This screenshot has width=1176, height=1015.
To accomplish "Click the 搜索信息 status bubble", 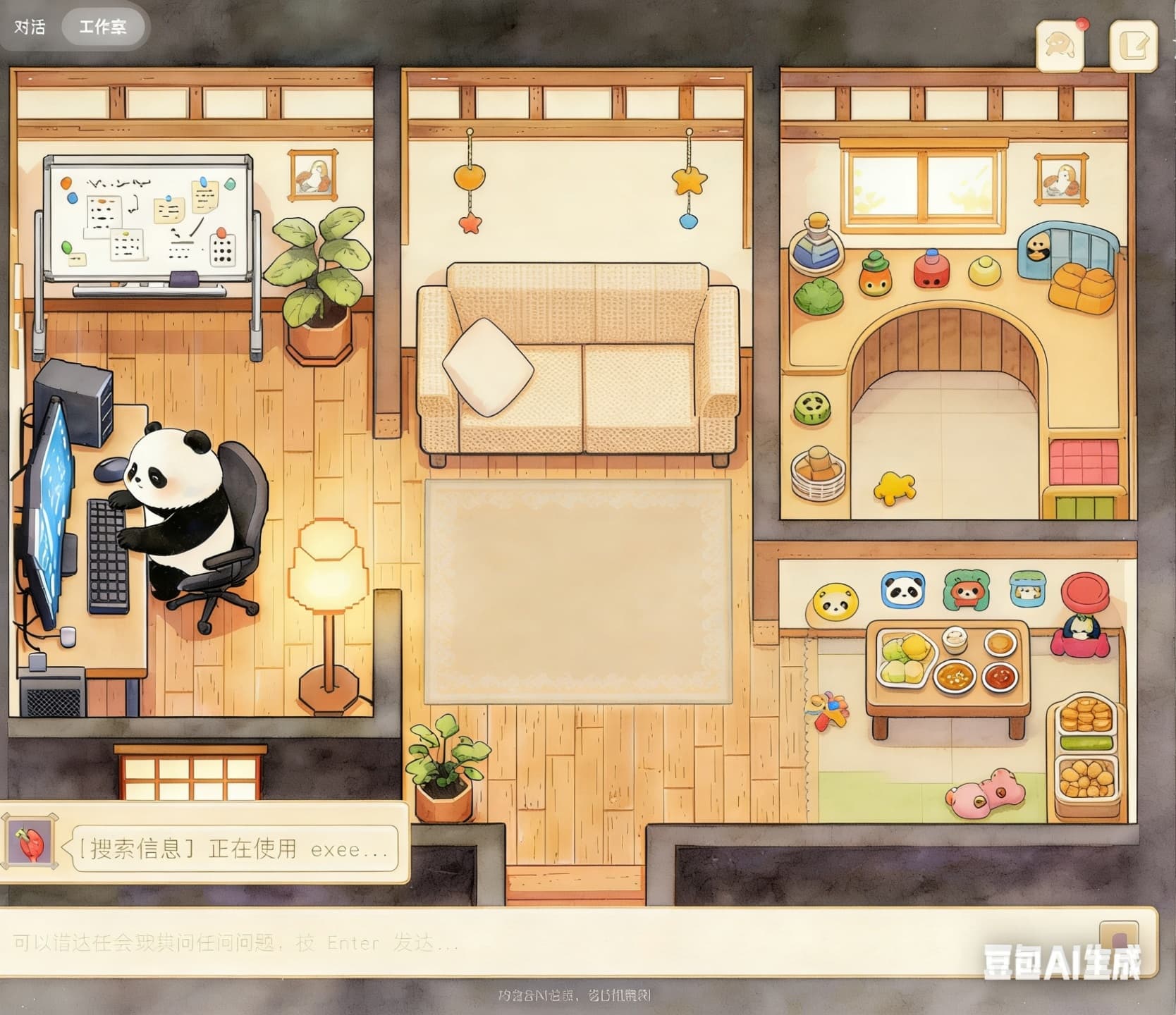I will click(233, 849).
